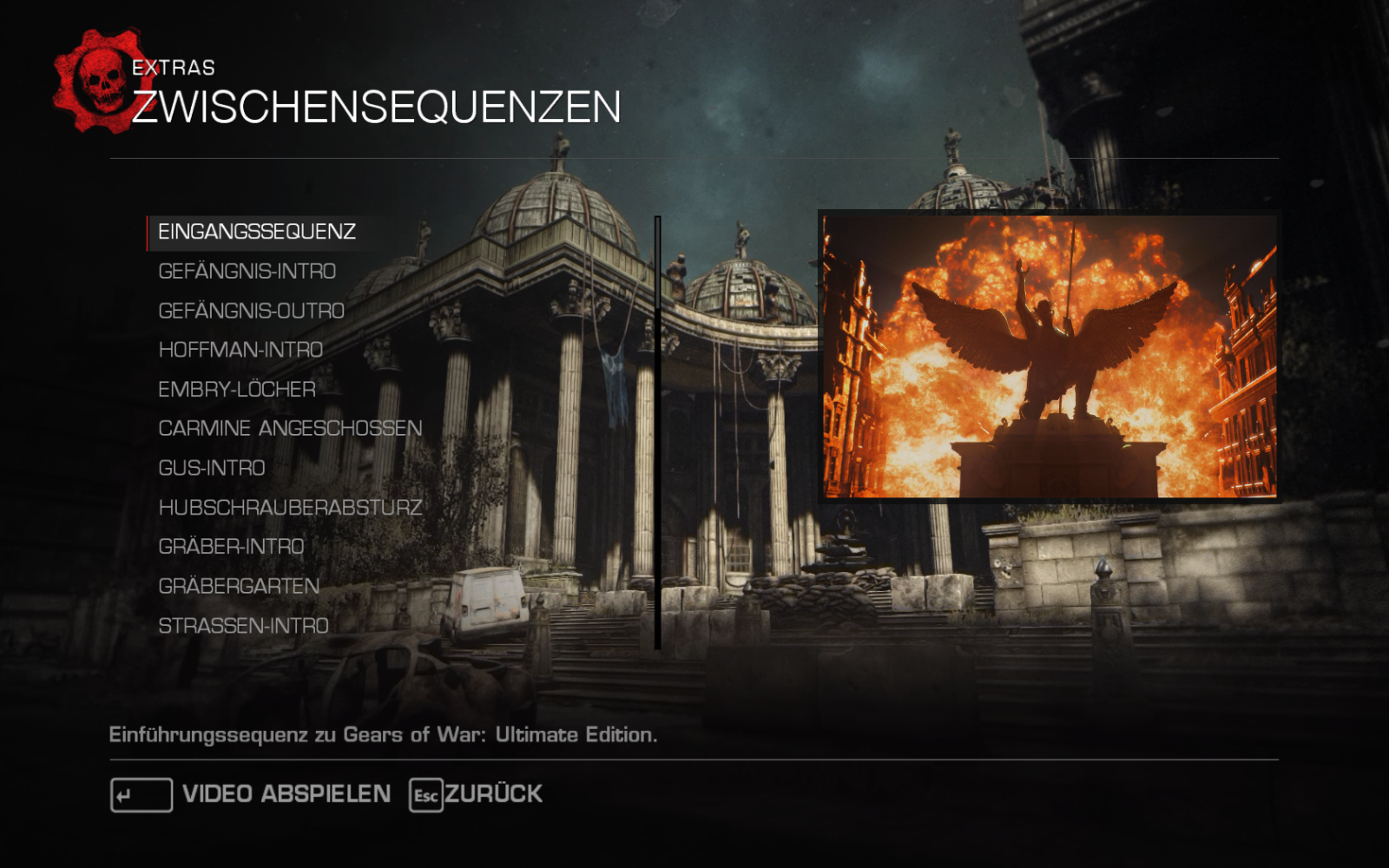Select the Strassen-Intro cutscene
This screenshot has height=868, width=1389.
pos(243,626)
